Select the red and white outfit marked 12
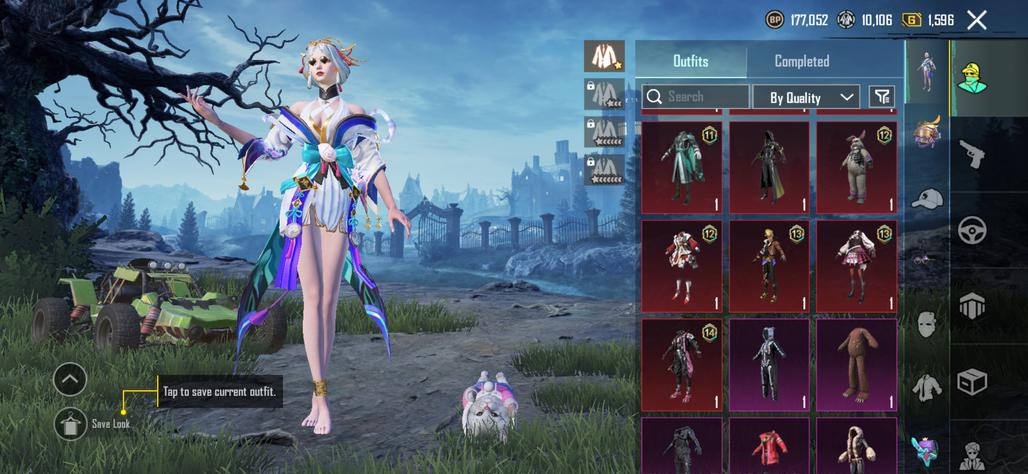 coord(682,265)
